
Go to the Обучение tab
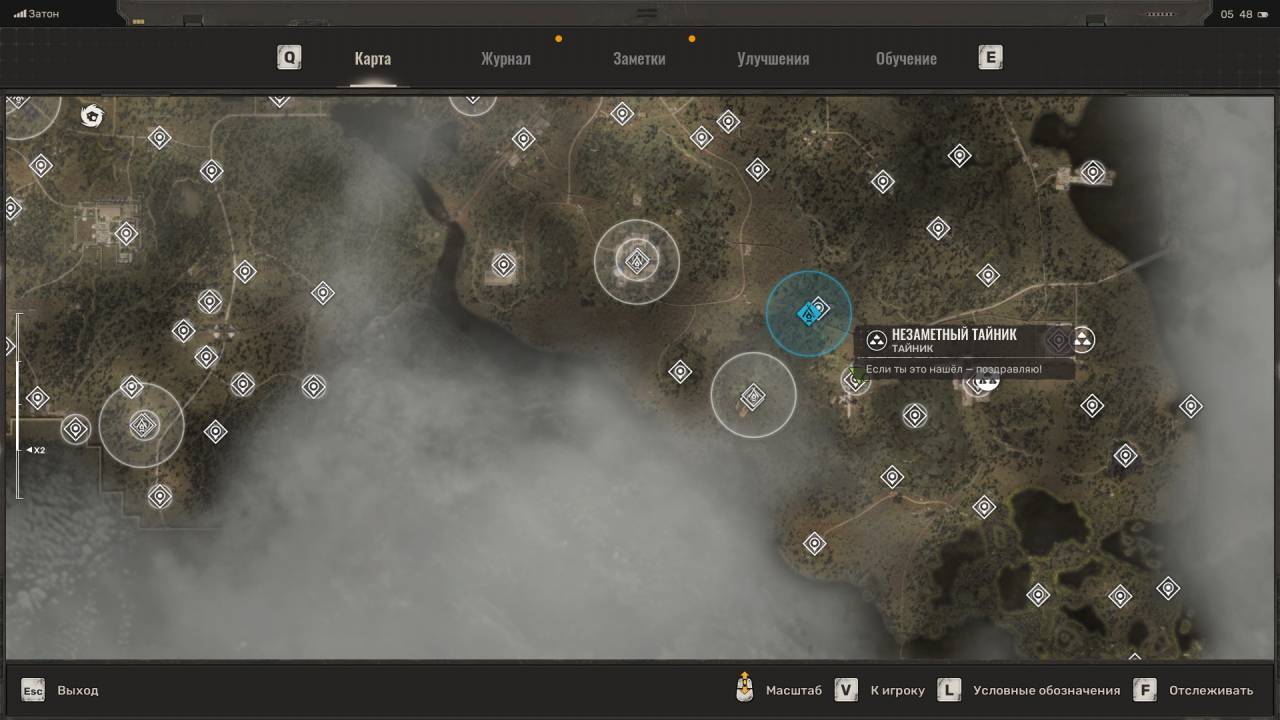coord(906,58)
